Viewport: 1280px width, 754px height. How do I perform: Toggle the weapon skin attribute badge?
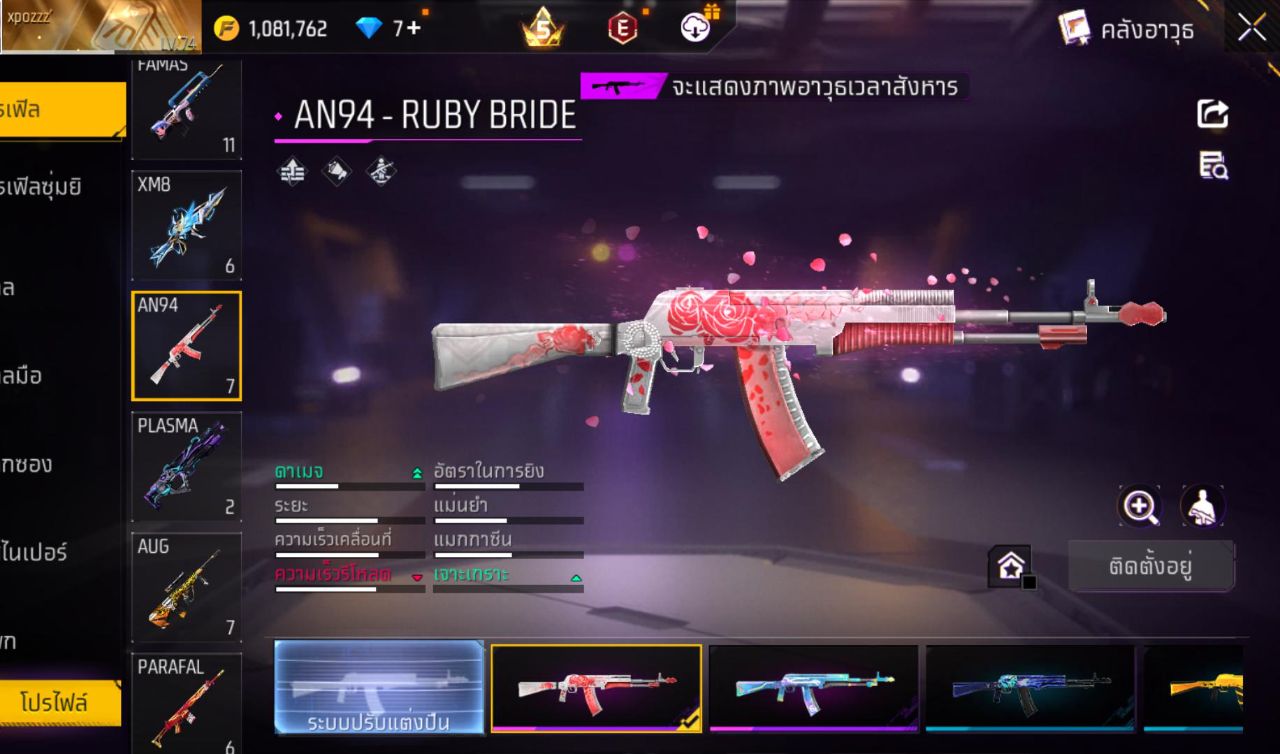tap(380, 170)
